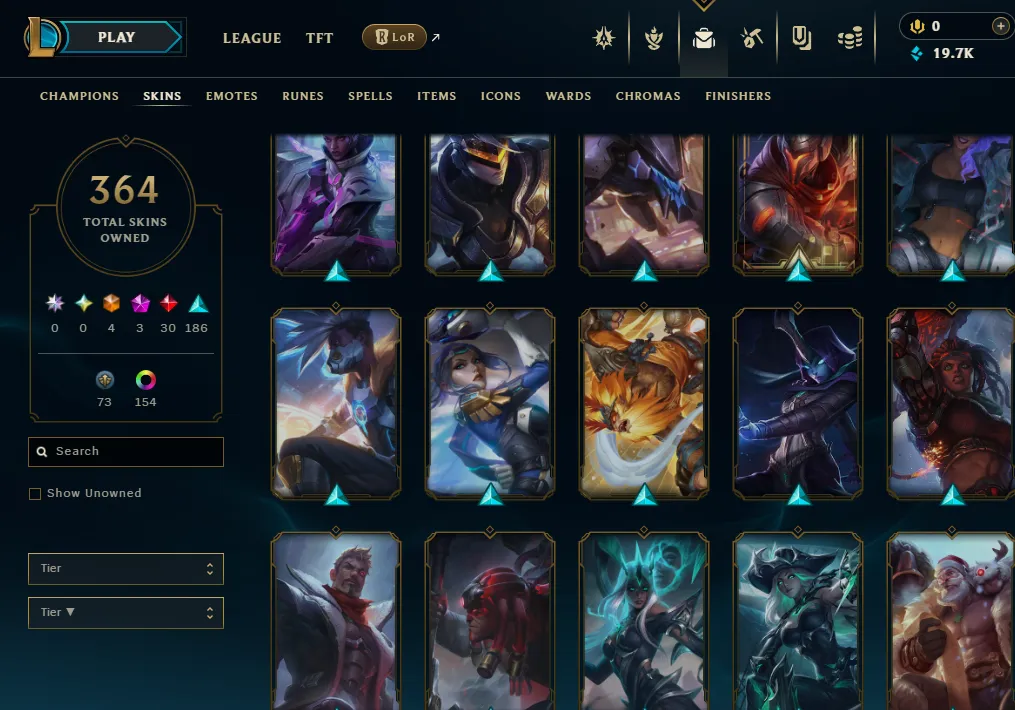Switch to the Champions tab
Screen dimensions: 1015x710
79,96
